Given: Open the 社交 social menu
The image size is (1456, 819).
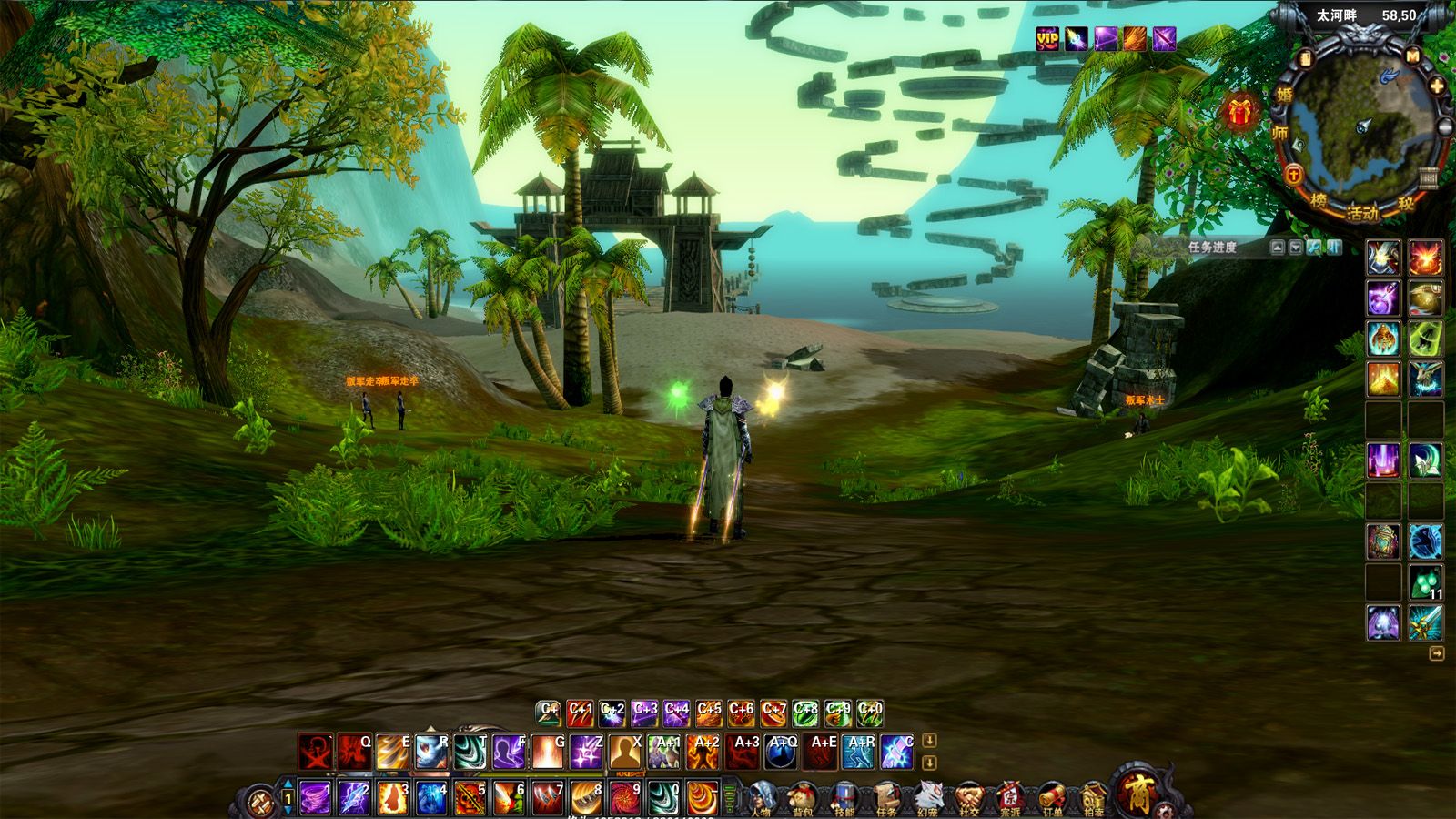Looking at the screenshot, I should (968, 798).
